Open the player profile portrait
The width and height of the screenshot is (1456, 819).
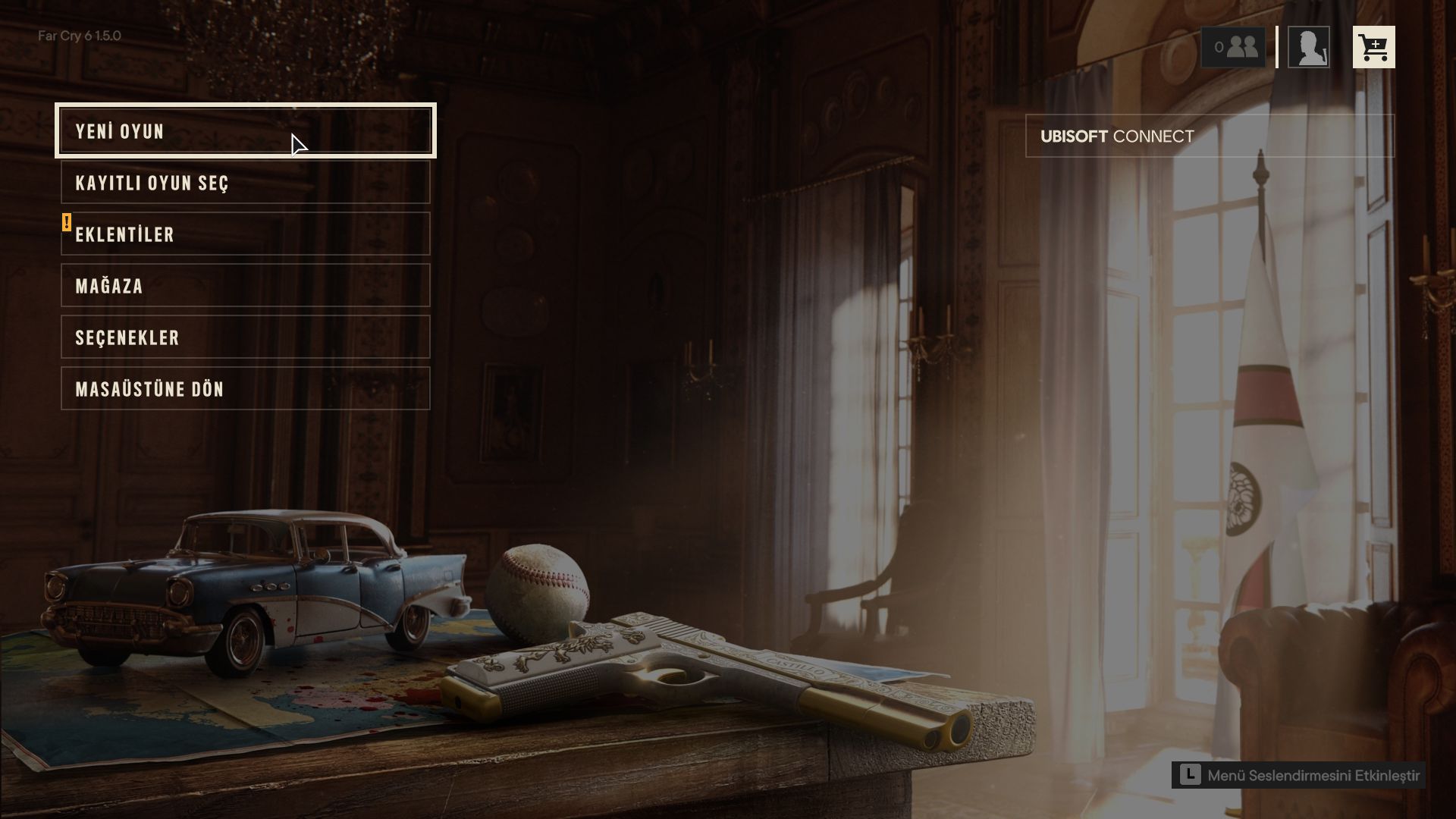(1308, 47)
